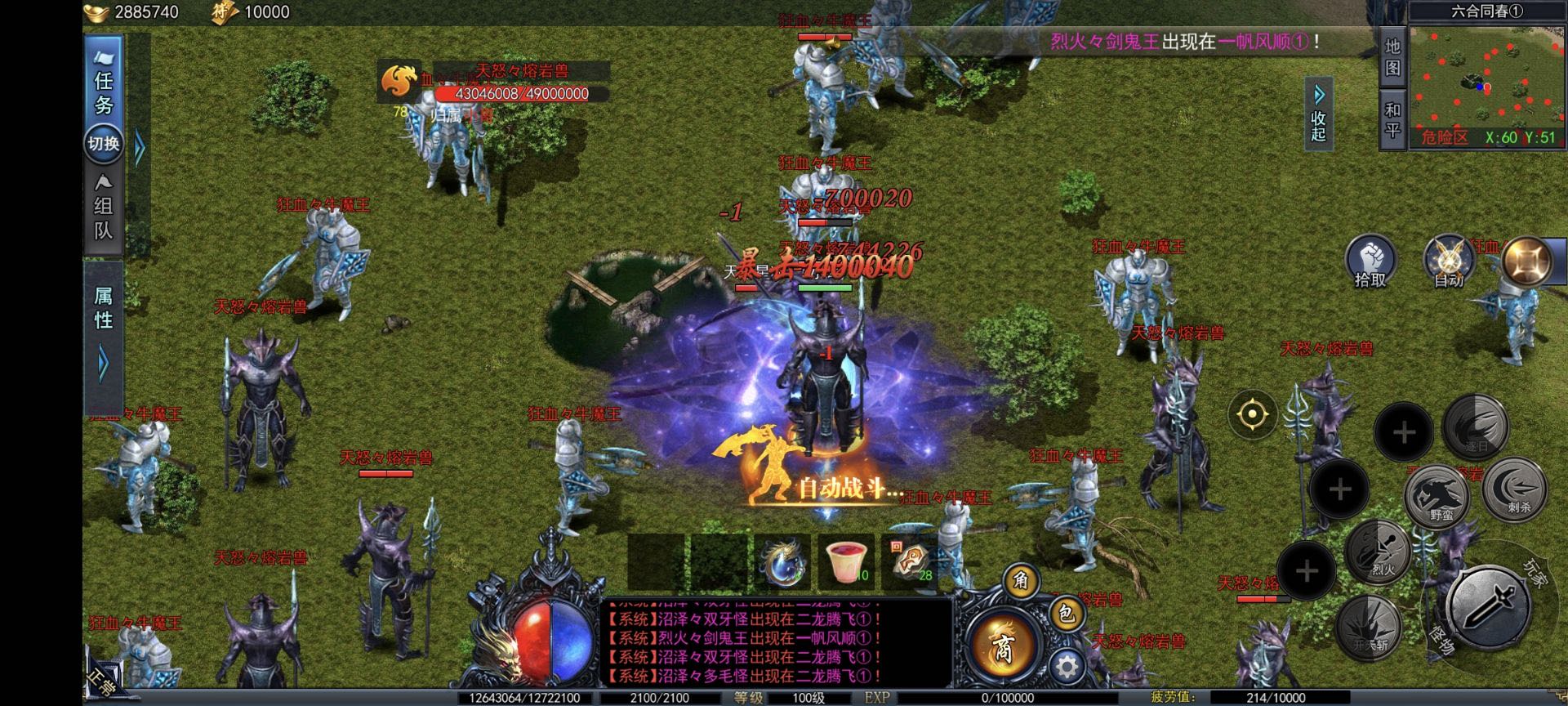The image size is (1568, 706).
Task: Use the red potion cup hotbar item
Action: [845, 562]
